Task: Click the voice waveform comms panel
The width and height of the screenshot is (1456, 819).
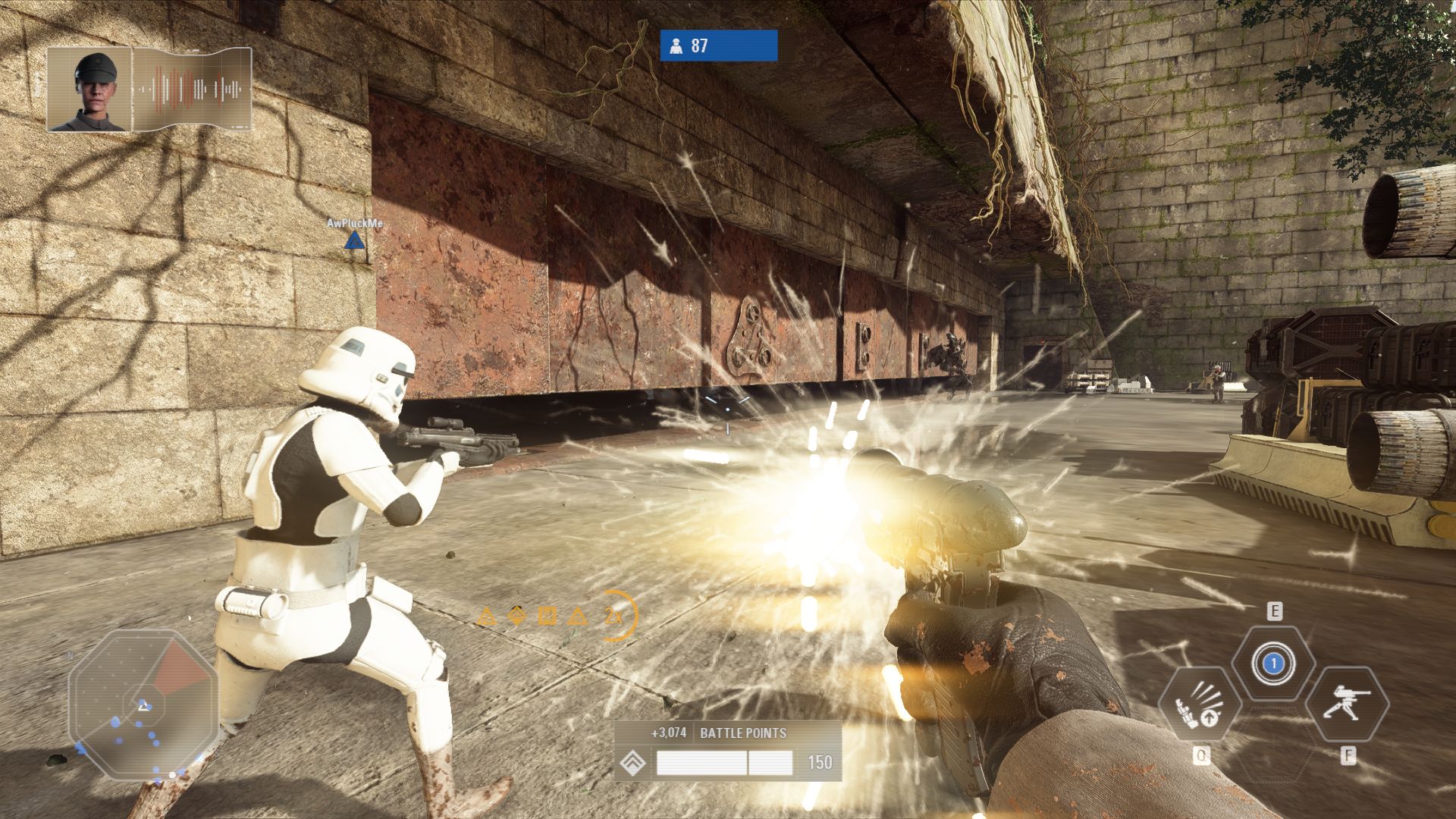Action: coord(193,89)
